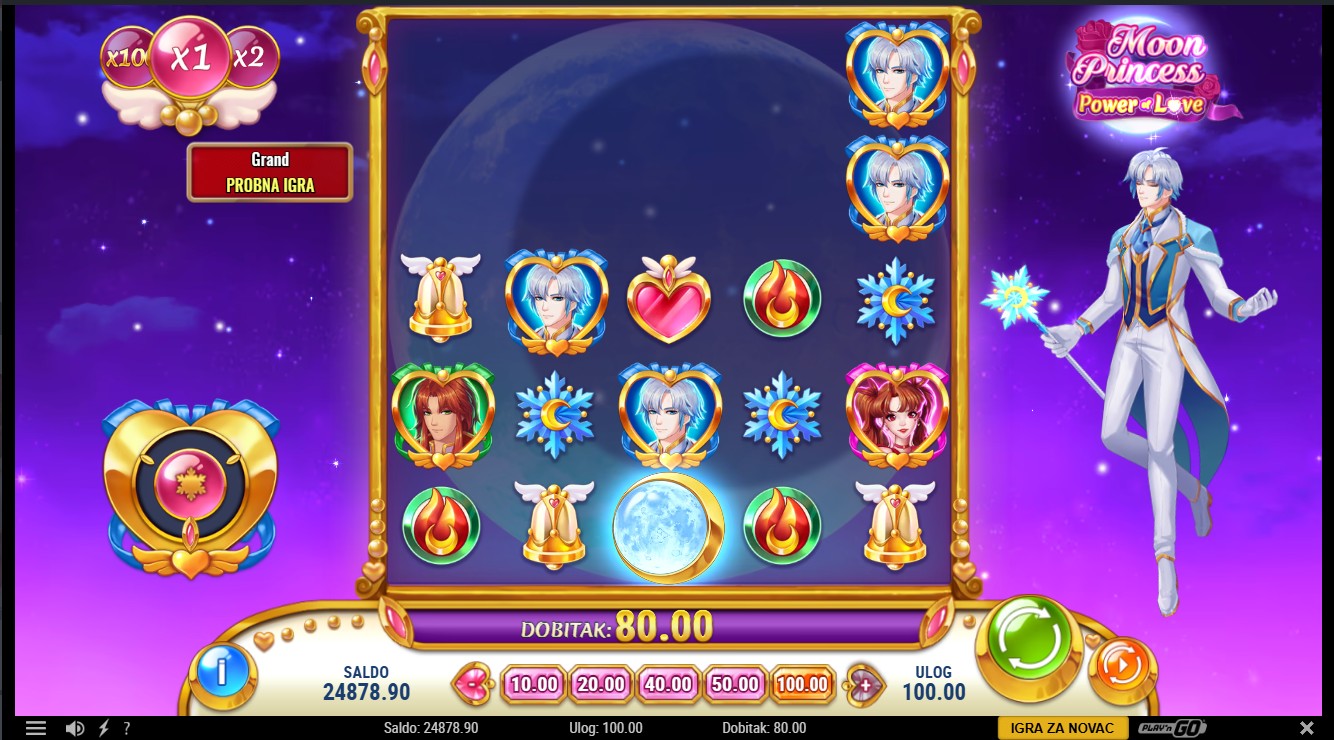Select the 10.00 bet amount
Screen dimensions: 1334x740
point(533,685)
